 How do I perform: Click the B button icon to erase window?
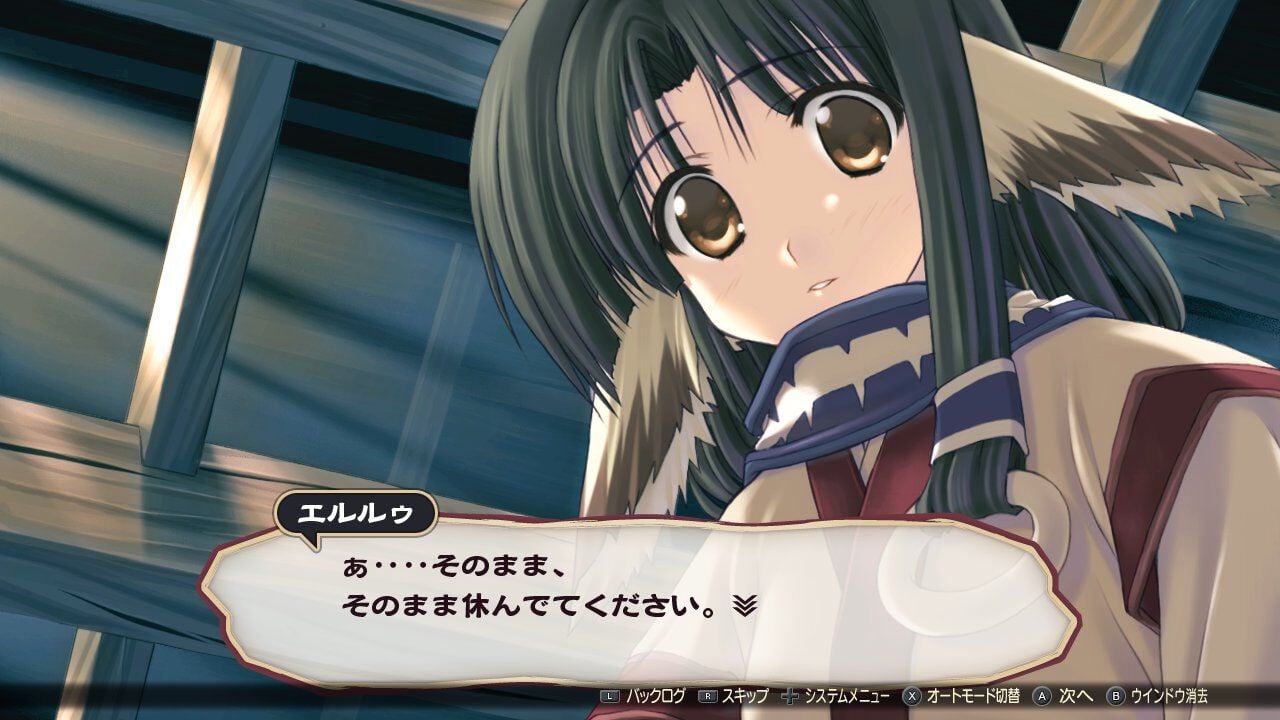pos(1116,701)
